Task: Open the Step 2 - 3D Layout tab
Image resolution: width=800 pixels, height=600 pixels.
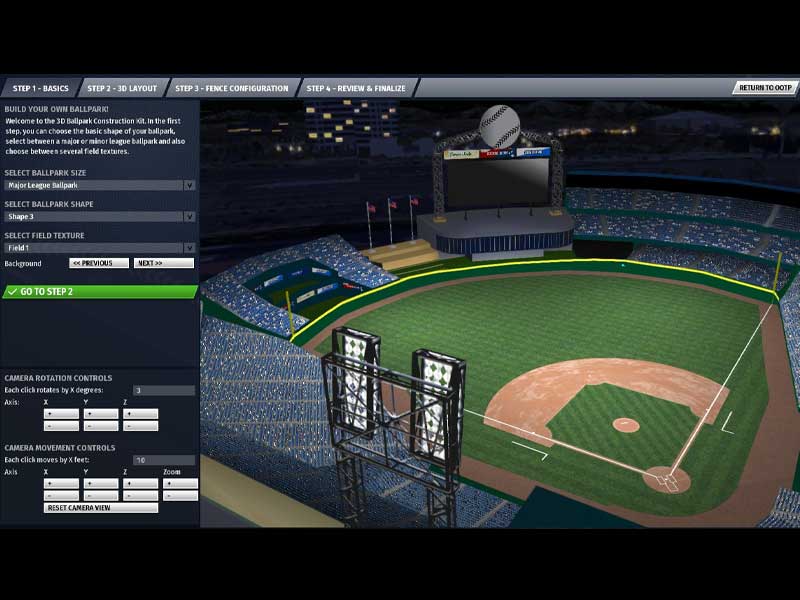Action: [x=122, y=88]
